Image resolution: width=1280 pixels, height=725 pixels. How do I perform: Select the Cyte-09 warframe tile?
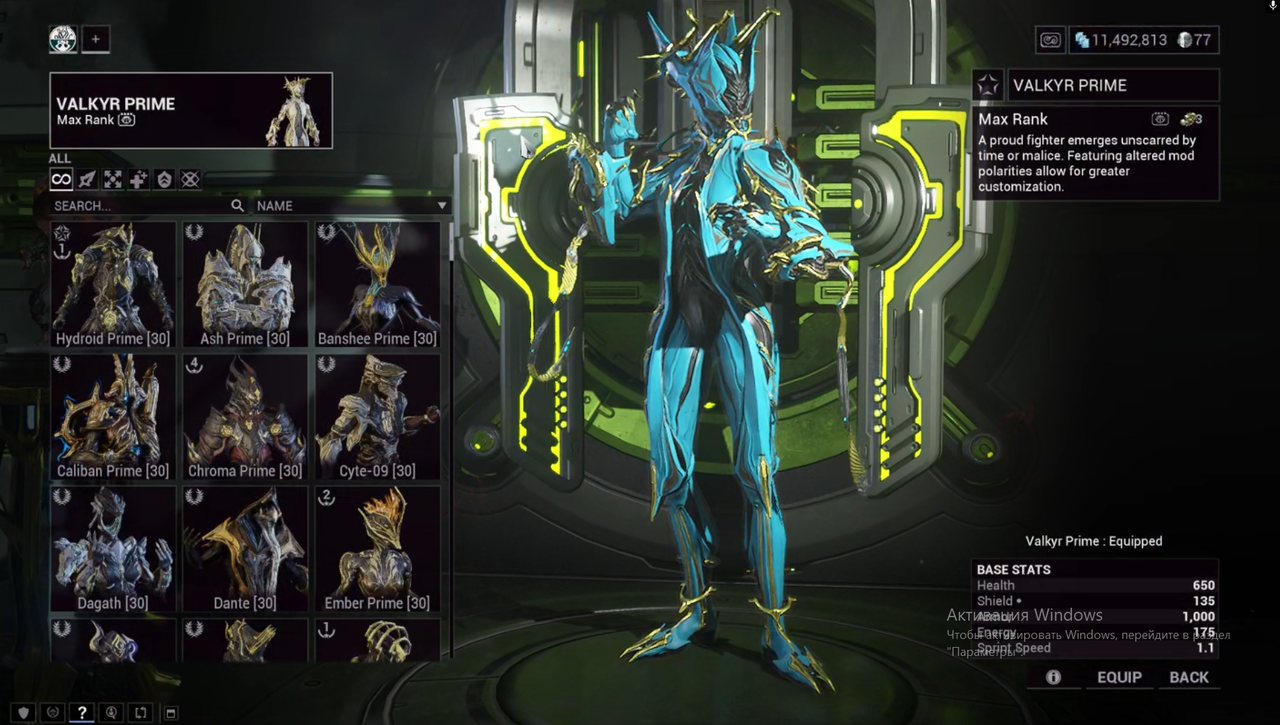377,417
